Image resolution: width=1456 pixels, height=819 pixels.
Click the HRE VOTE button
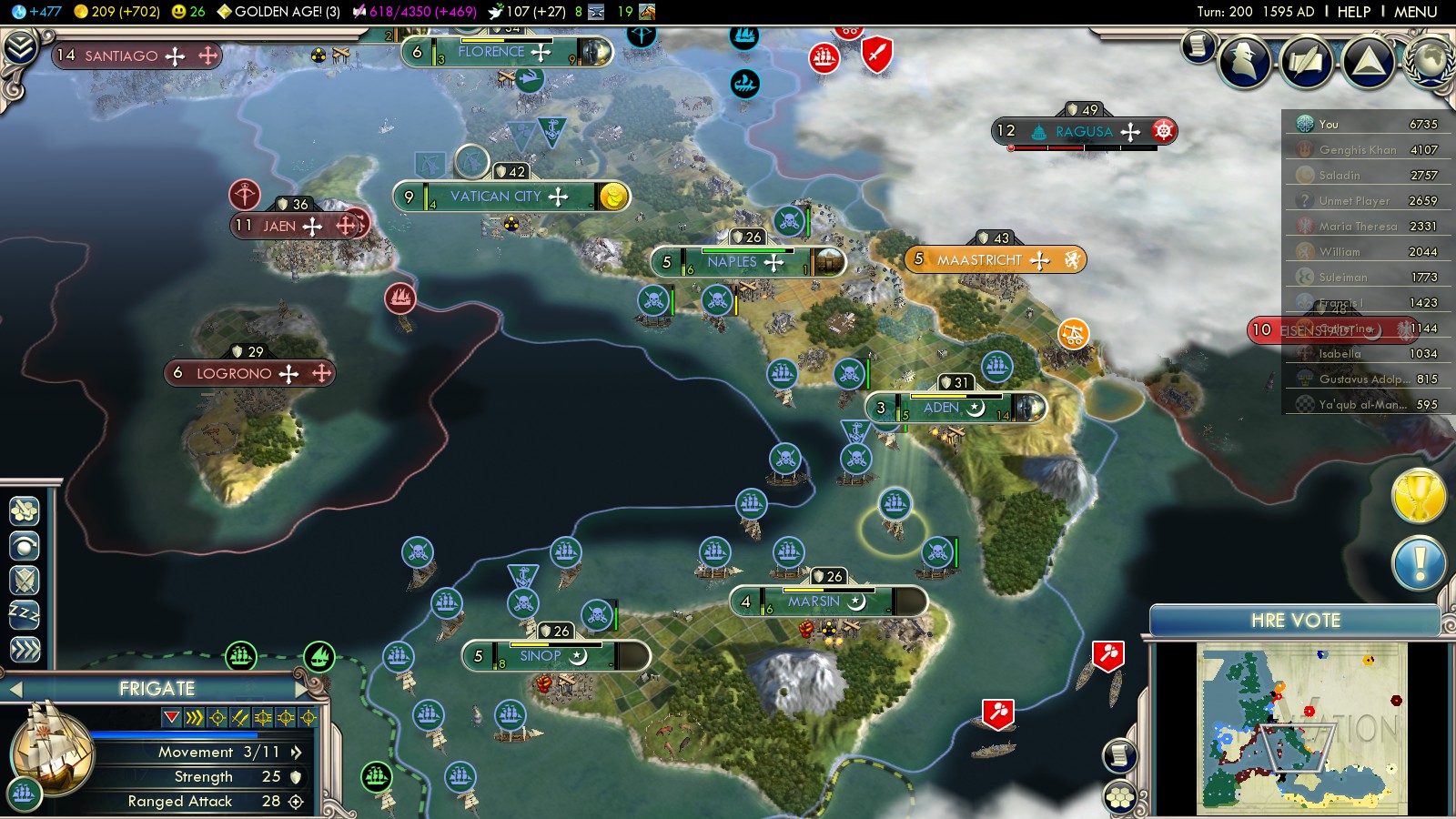point(1295,621)
